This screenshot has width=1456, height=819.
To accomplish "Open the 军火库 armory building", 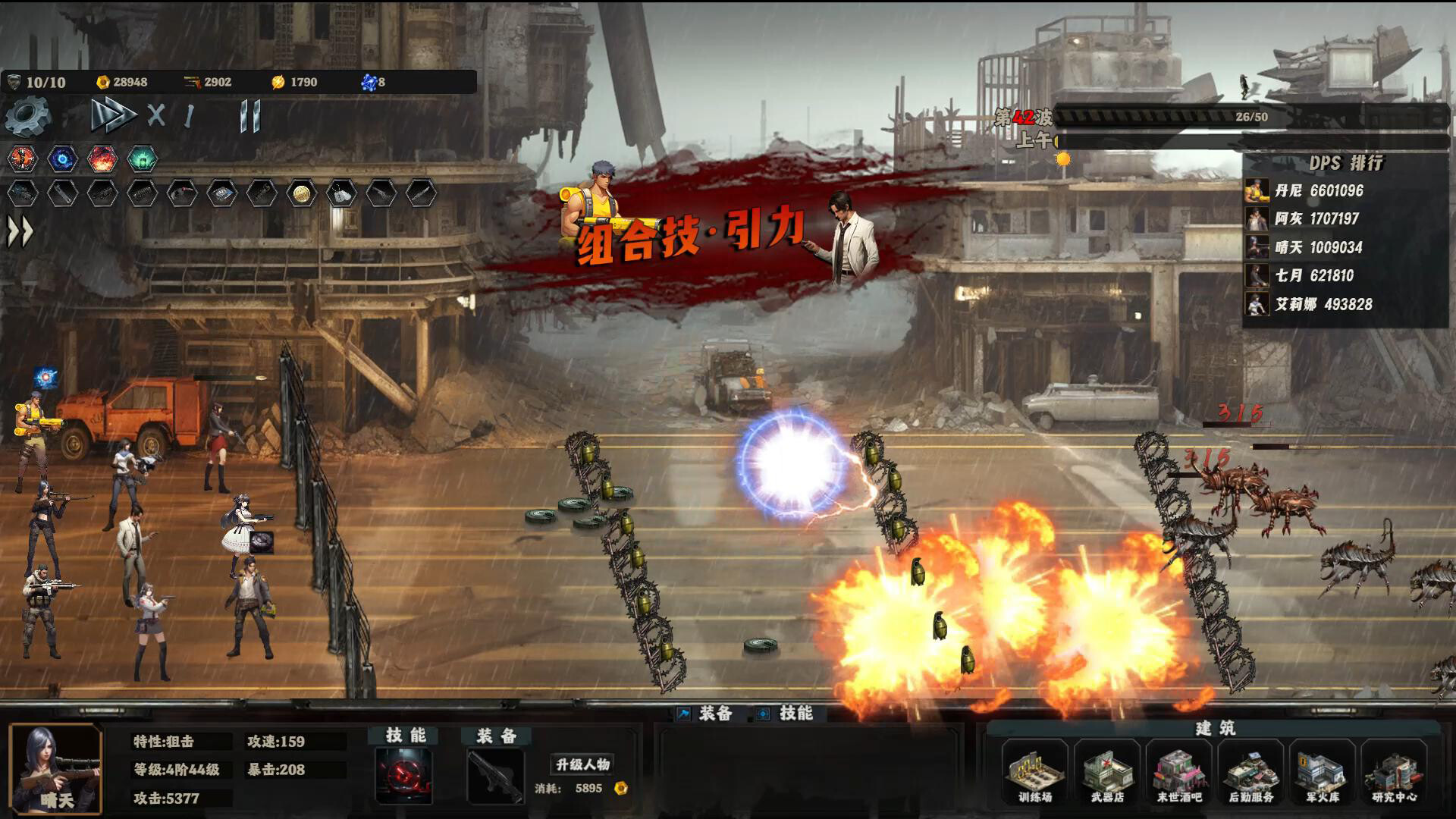I will click(x=1323, y=775).
